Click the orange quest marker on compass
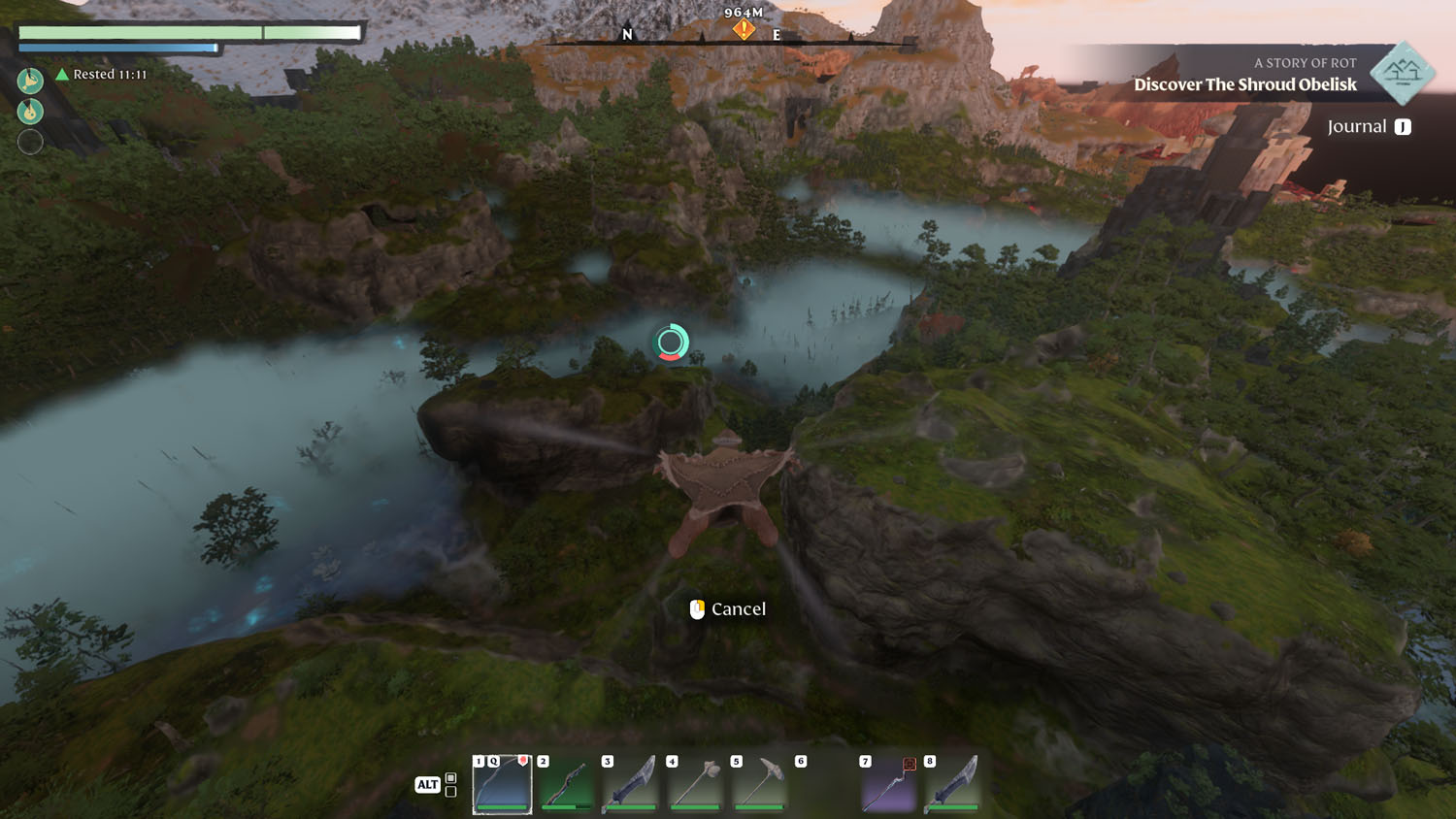 click(744, 30)
